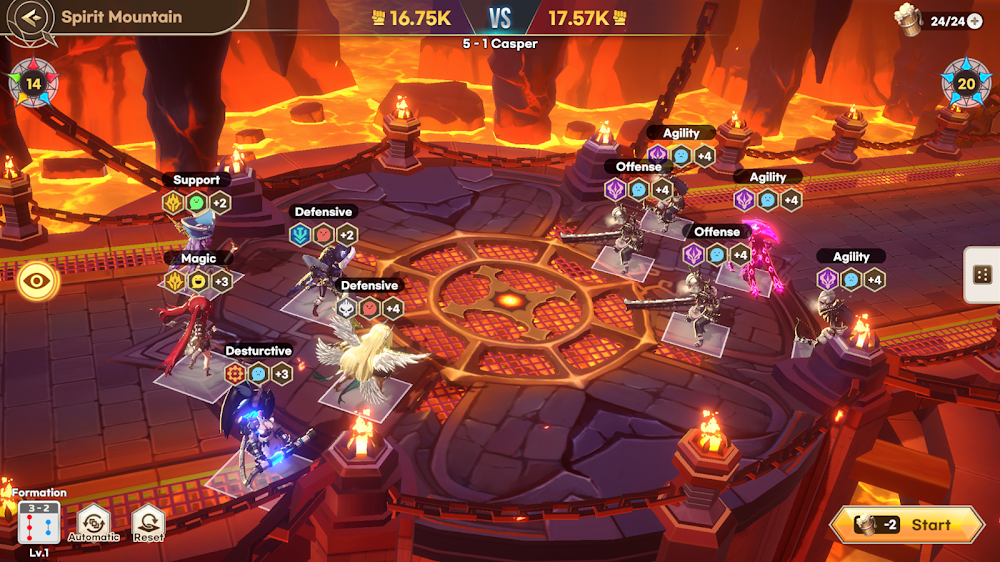Start the battle
The image size is (1000, 562).
907,525
